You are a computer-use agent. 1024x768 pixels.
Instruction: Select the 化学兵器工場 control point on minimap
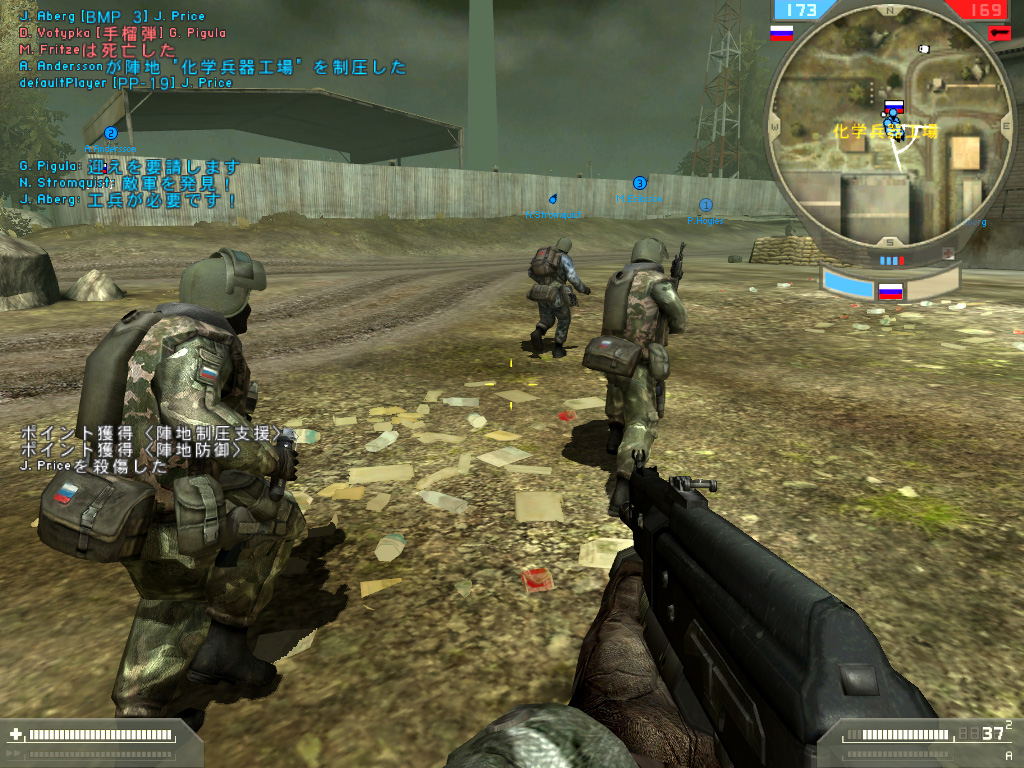click(893, 106)
